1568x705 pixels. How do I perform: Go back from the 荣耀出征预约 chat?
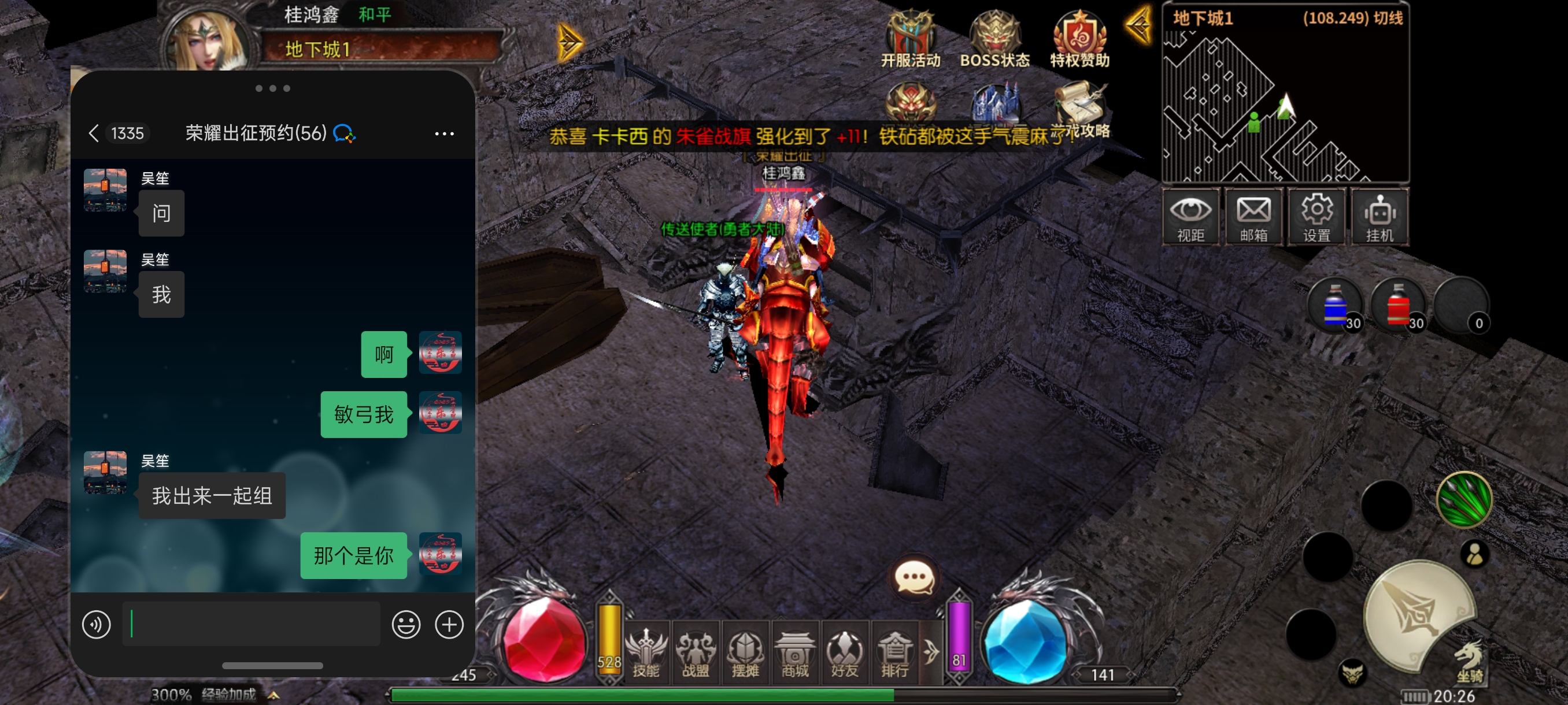coord(94,133)
